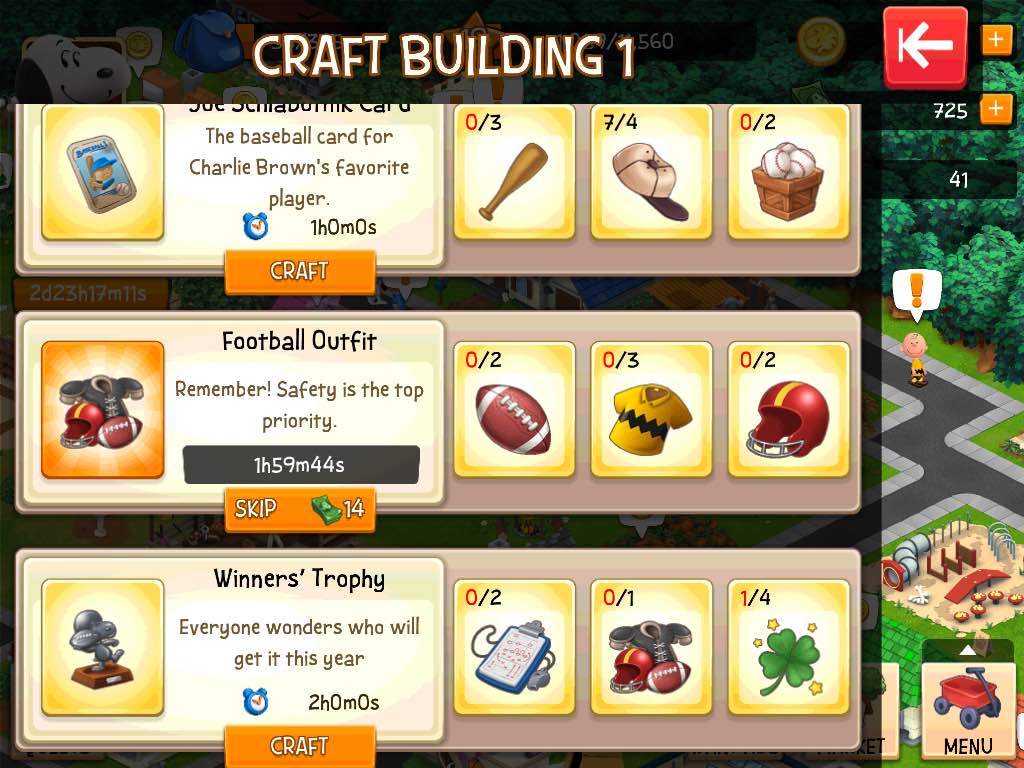
Task: Select the crate of baseballs ingredient
Action: 788,172
